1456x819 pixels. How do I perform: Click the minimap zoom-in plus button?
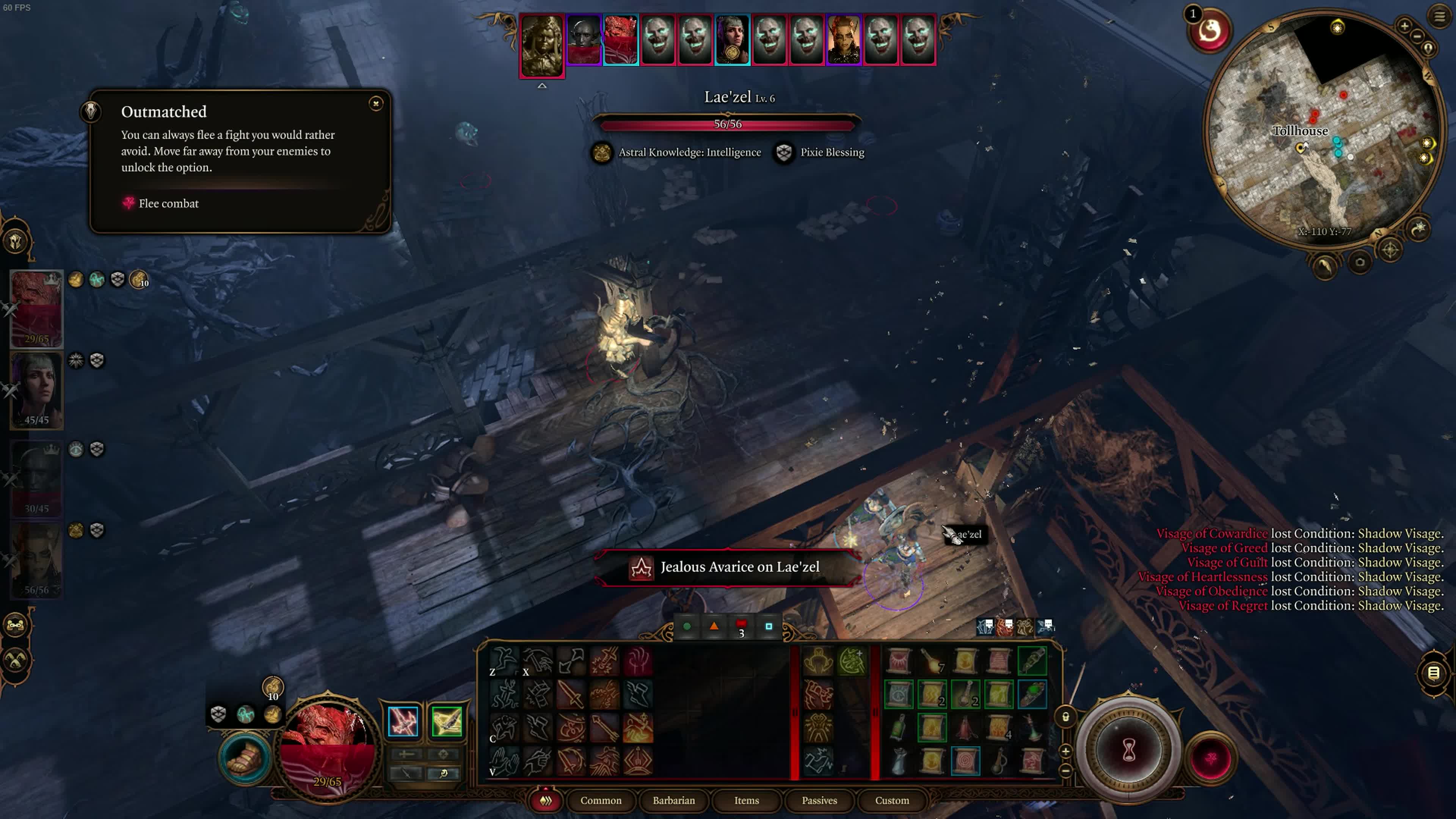click(x=1404, y=25)
